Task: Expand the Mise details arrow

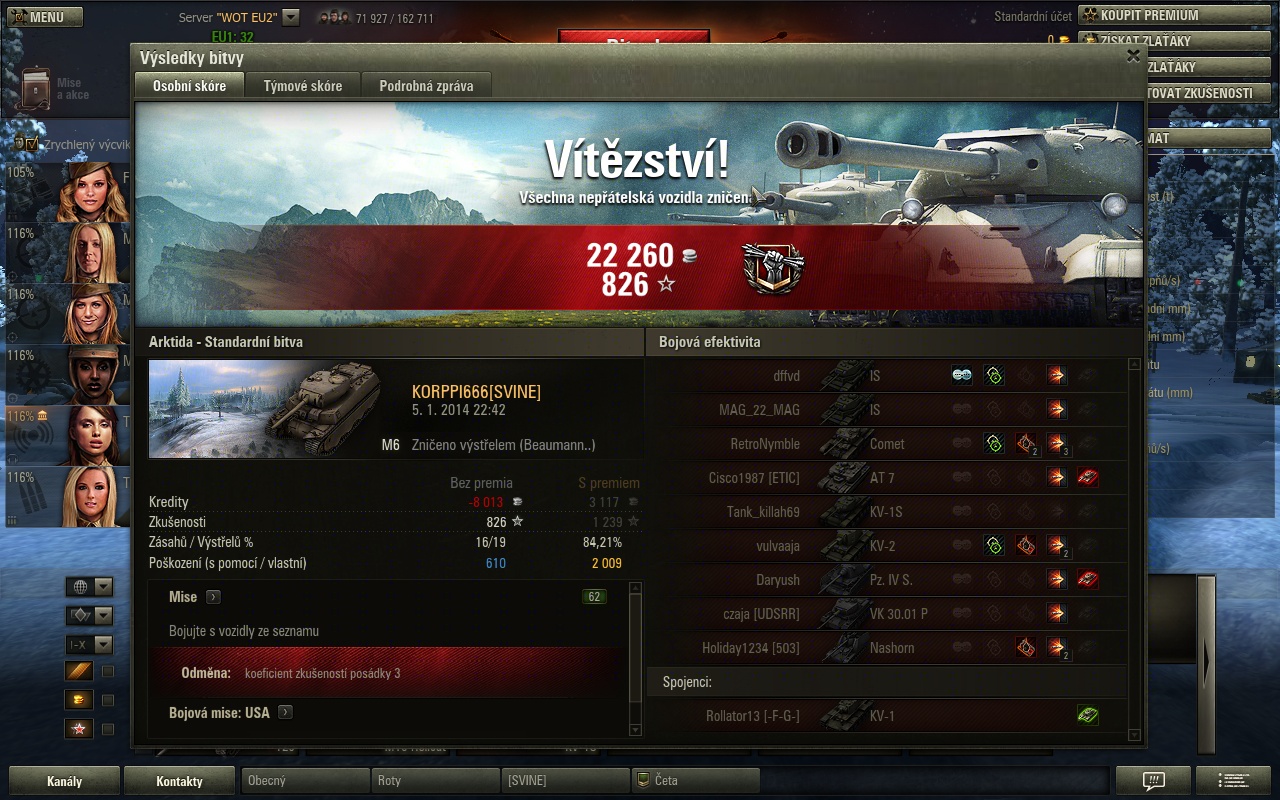Action: click(x=213, y=597)
